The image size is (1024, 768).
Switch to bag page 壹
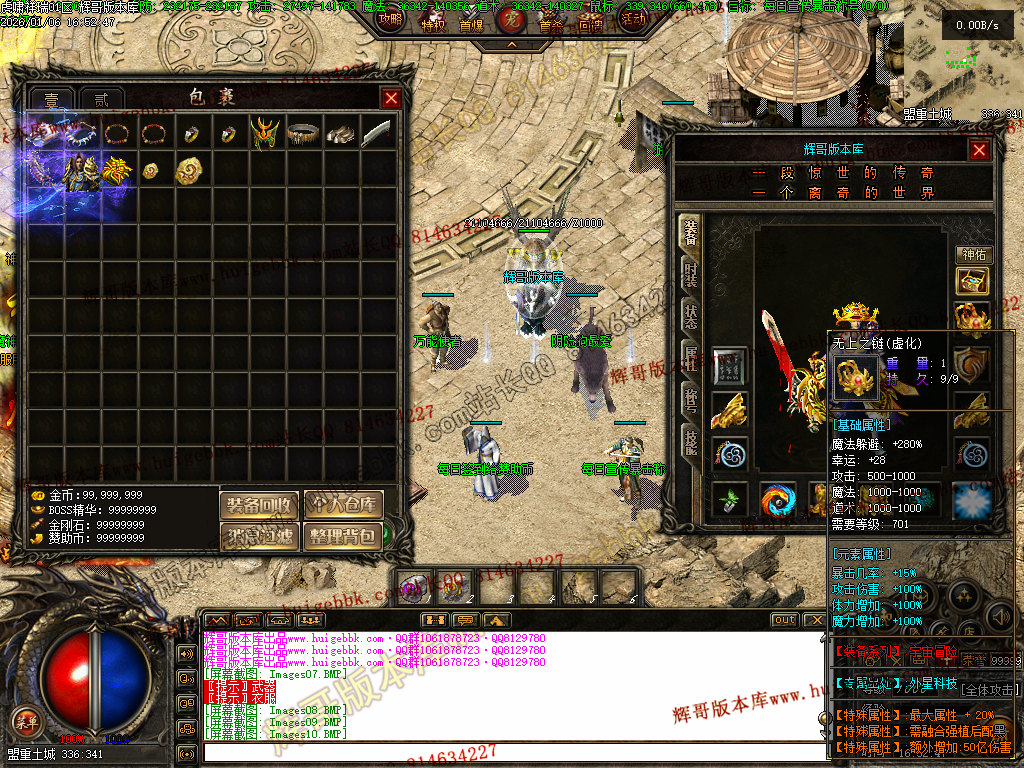pyautogui.click(x=52, y=100)
